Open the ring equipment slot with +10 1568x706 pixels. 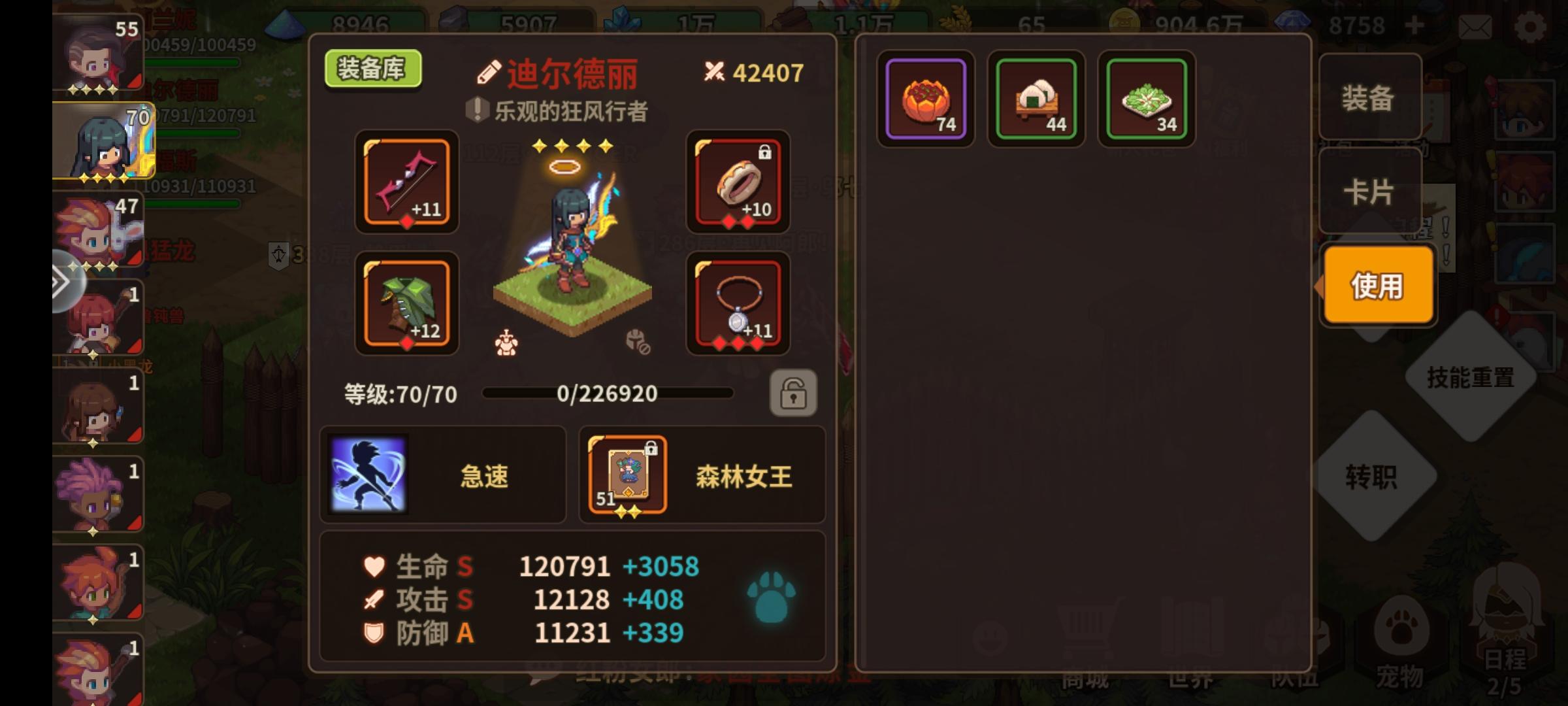[x=736, y=184]
